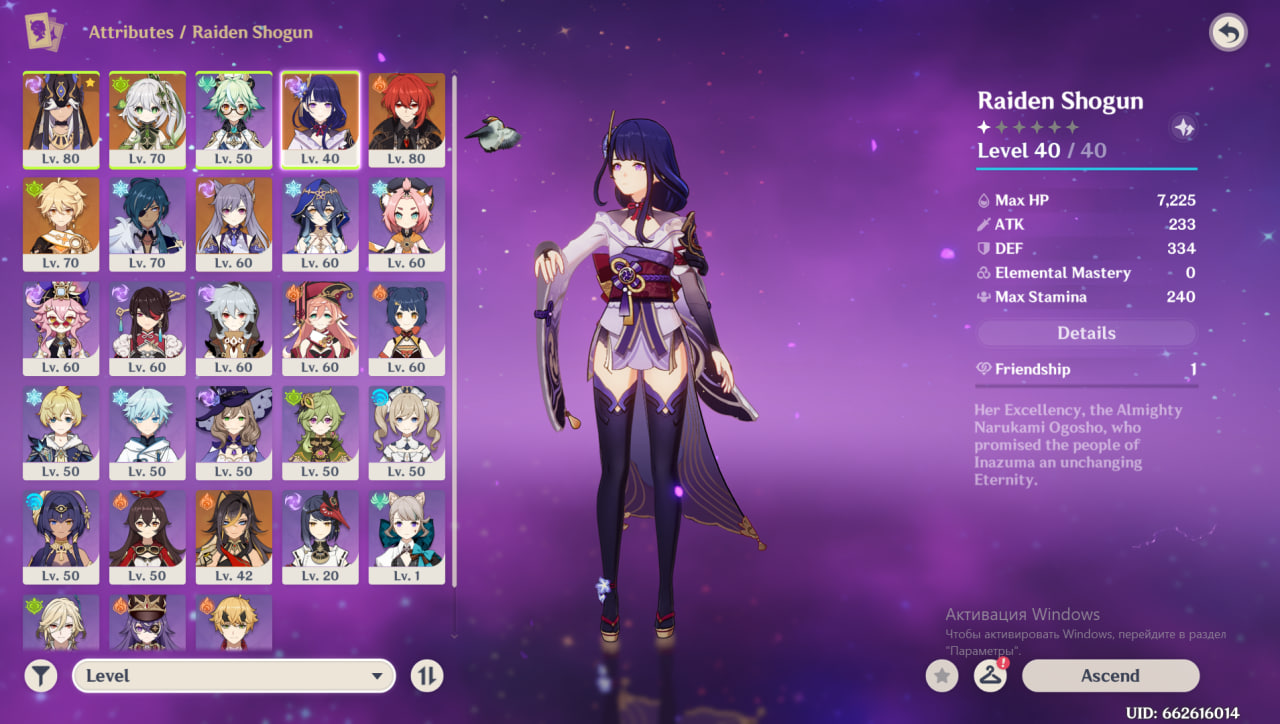Choose the Lv. 42 Dehya character tile
This screenshot has width=1280, height=724.
(234, 535)
